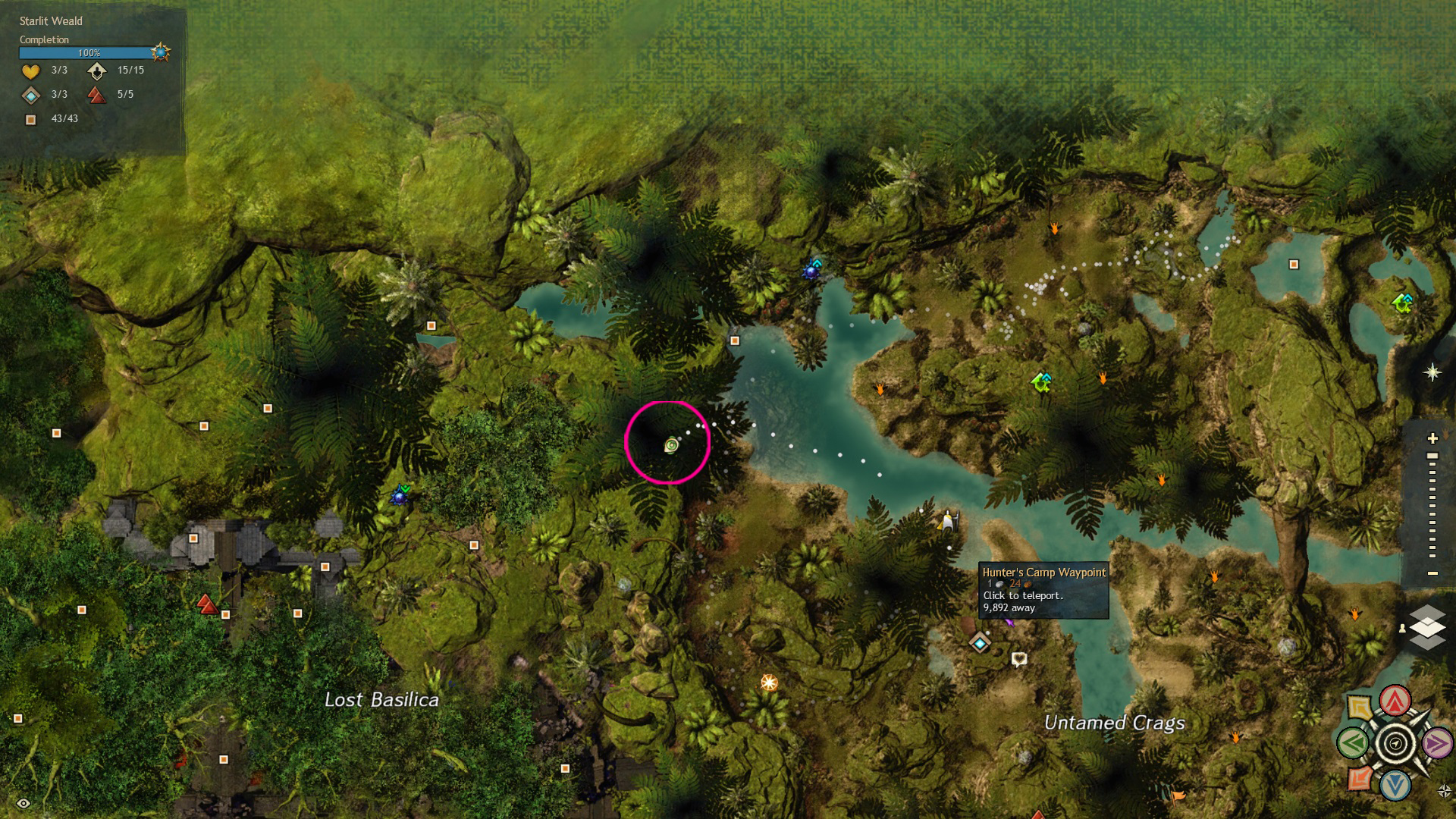Click the small compass rose in the corner

1444,791
